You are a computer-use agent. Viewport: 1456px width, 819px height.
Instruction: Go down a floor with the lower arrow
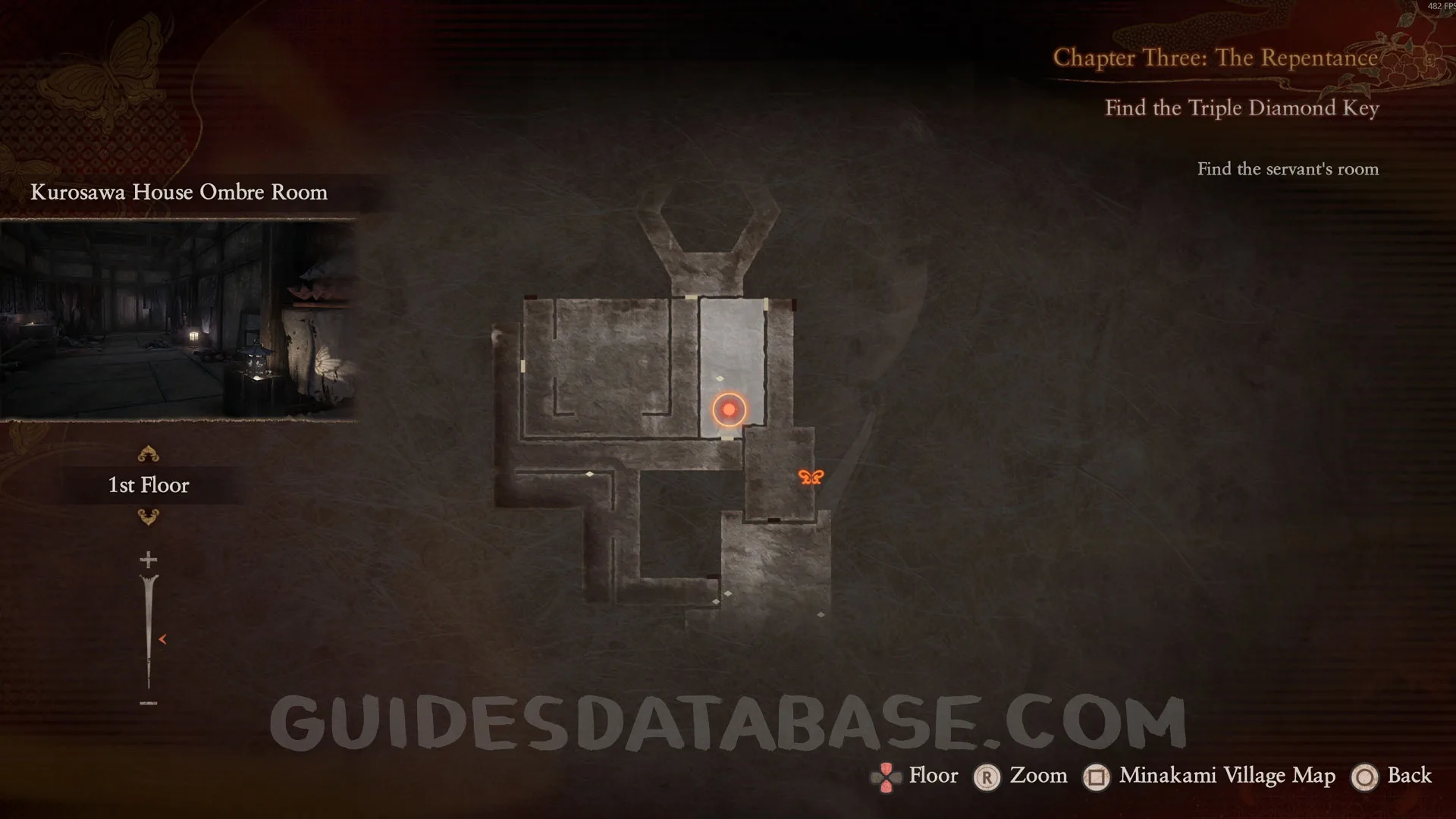pyautogui.click(x=148, y=517)
